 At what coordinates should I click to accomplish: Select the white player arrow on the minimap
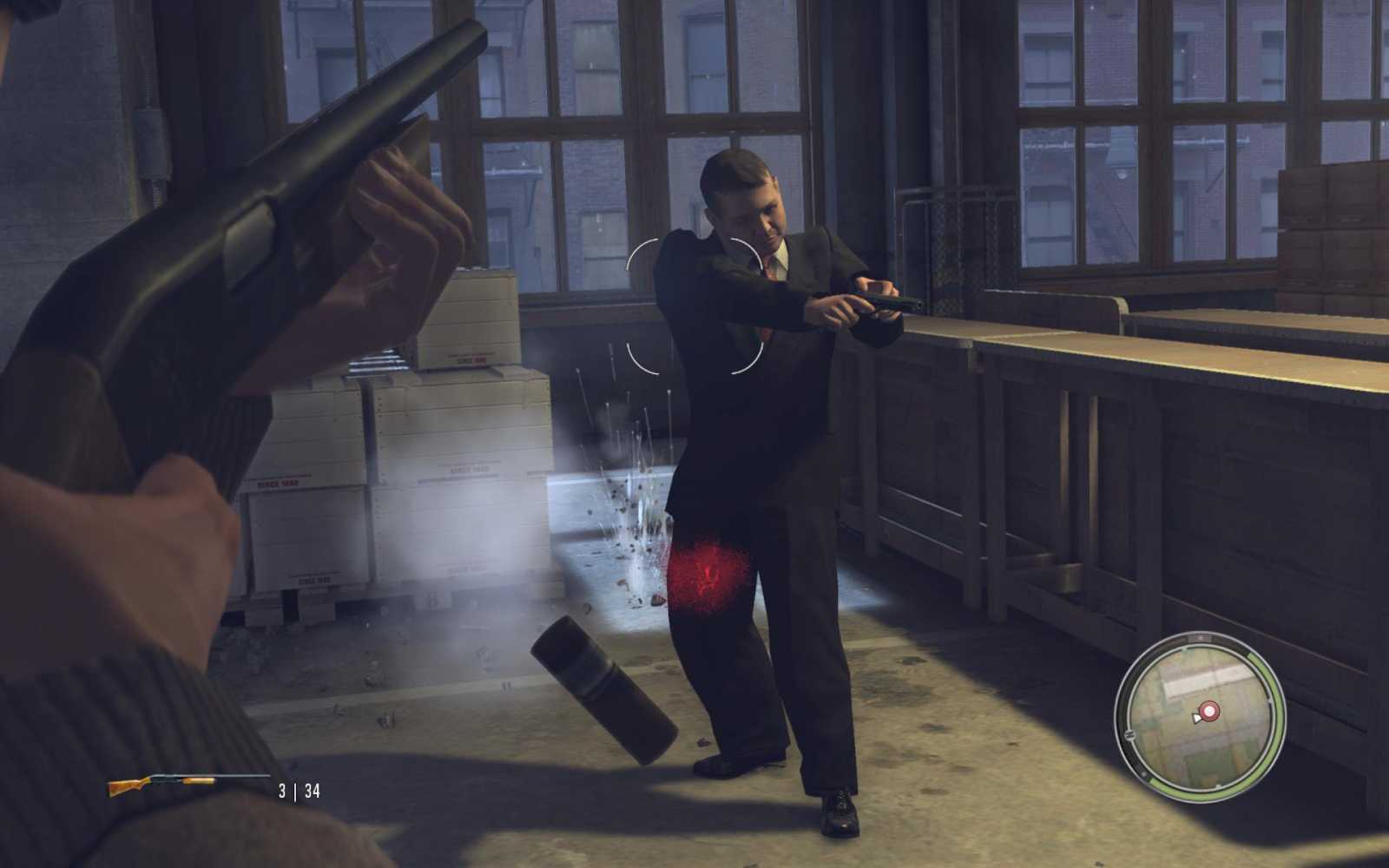pyautogui.click(x=1196, y=717)
